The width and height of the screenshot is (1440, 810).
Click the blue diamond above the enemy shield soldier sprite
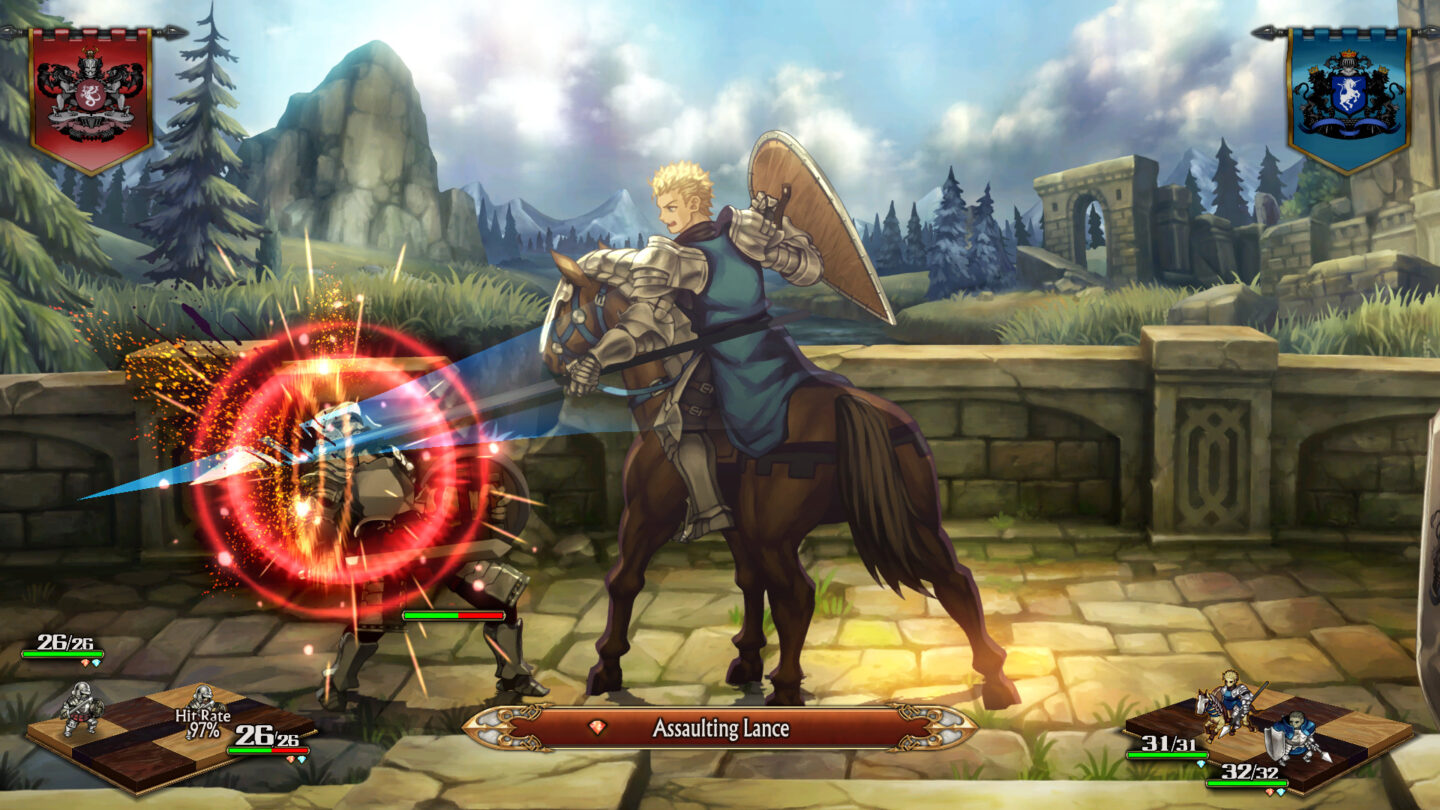(1202, 765)
